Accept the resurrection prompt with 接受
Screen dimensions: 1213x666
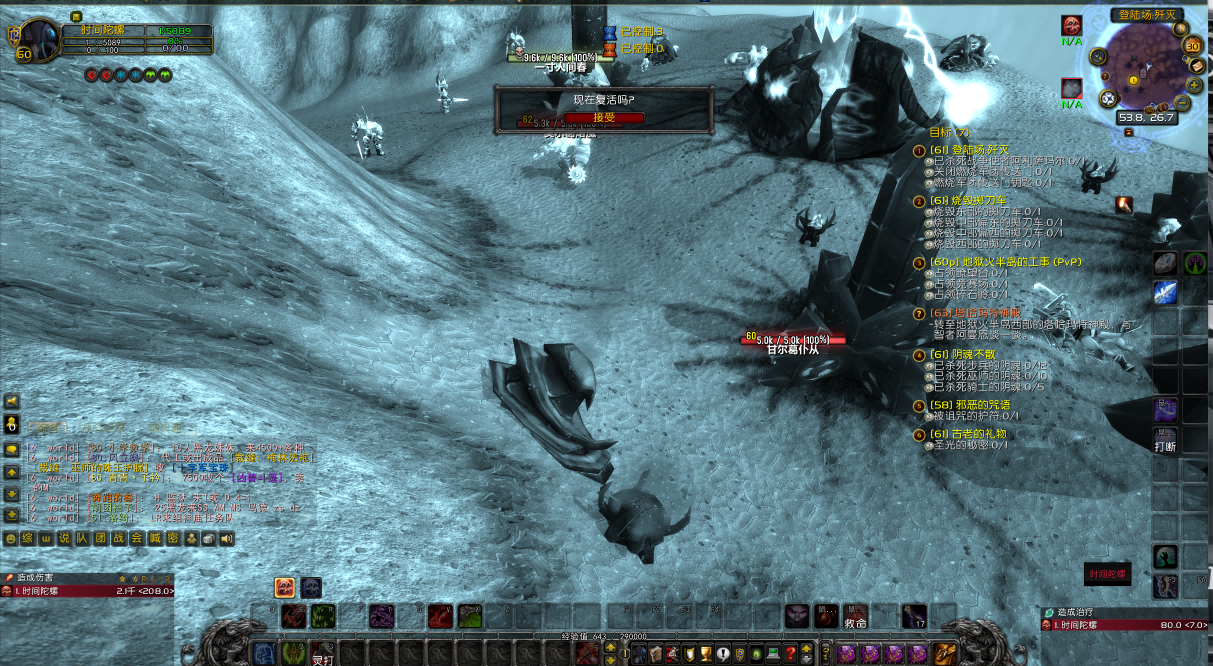[x=603, y=117]
